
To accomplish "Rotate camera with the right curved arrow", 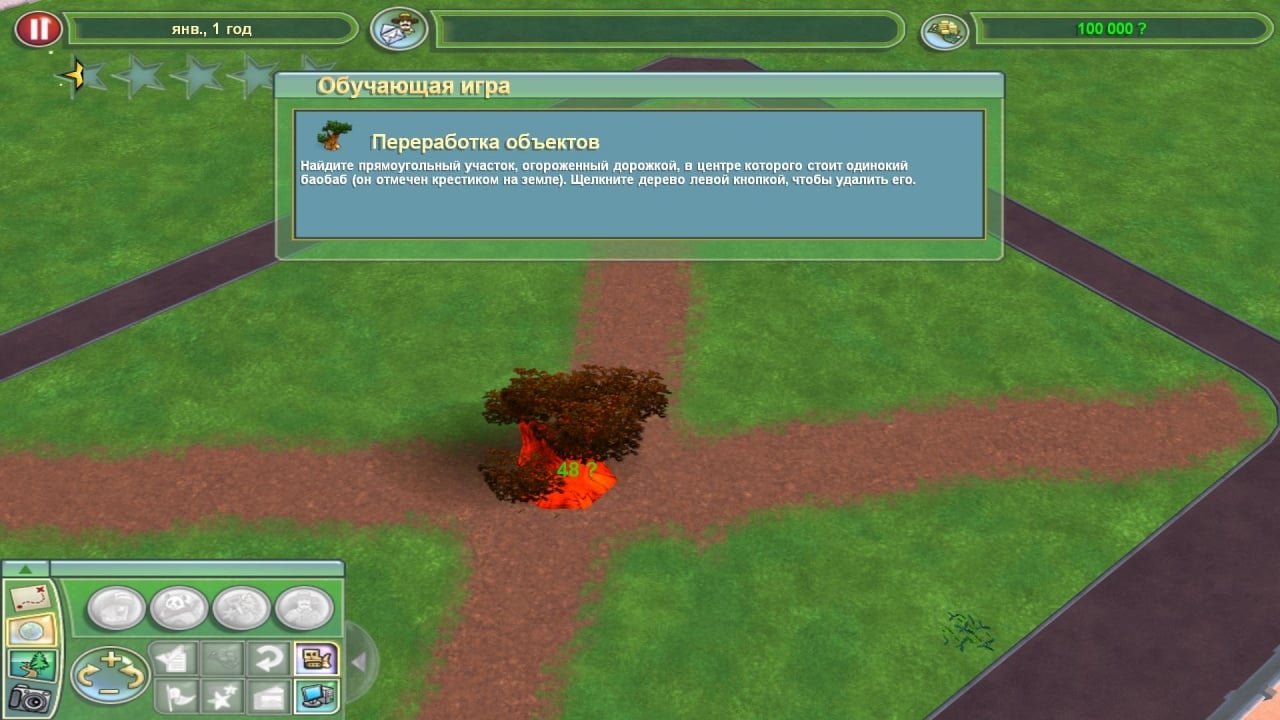I will [x=134, y=676].
